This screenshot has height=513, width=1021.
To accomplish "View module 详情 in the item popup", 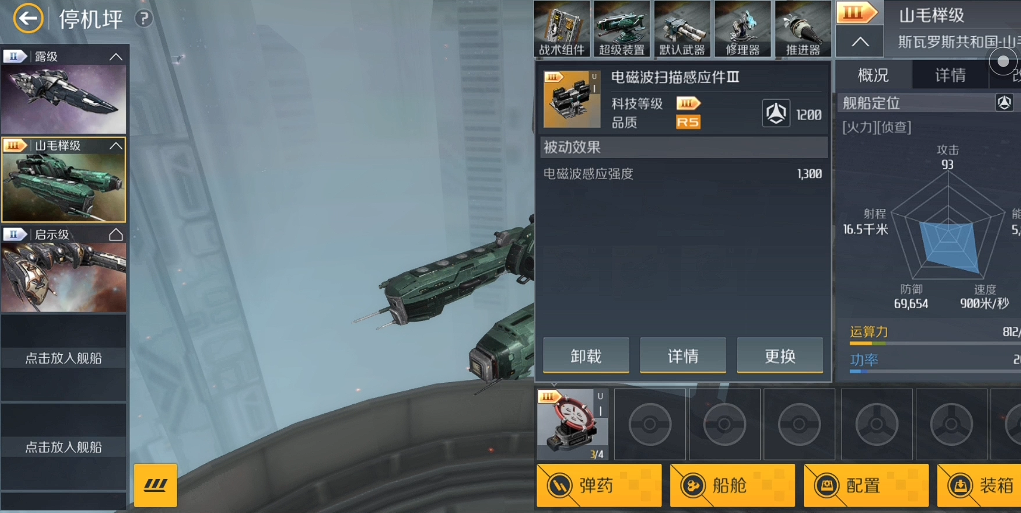I will 683,356.
